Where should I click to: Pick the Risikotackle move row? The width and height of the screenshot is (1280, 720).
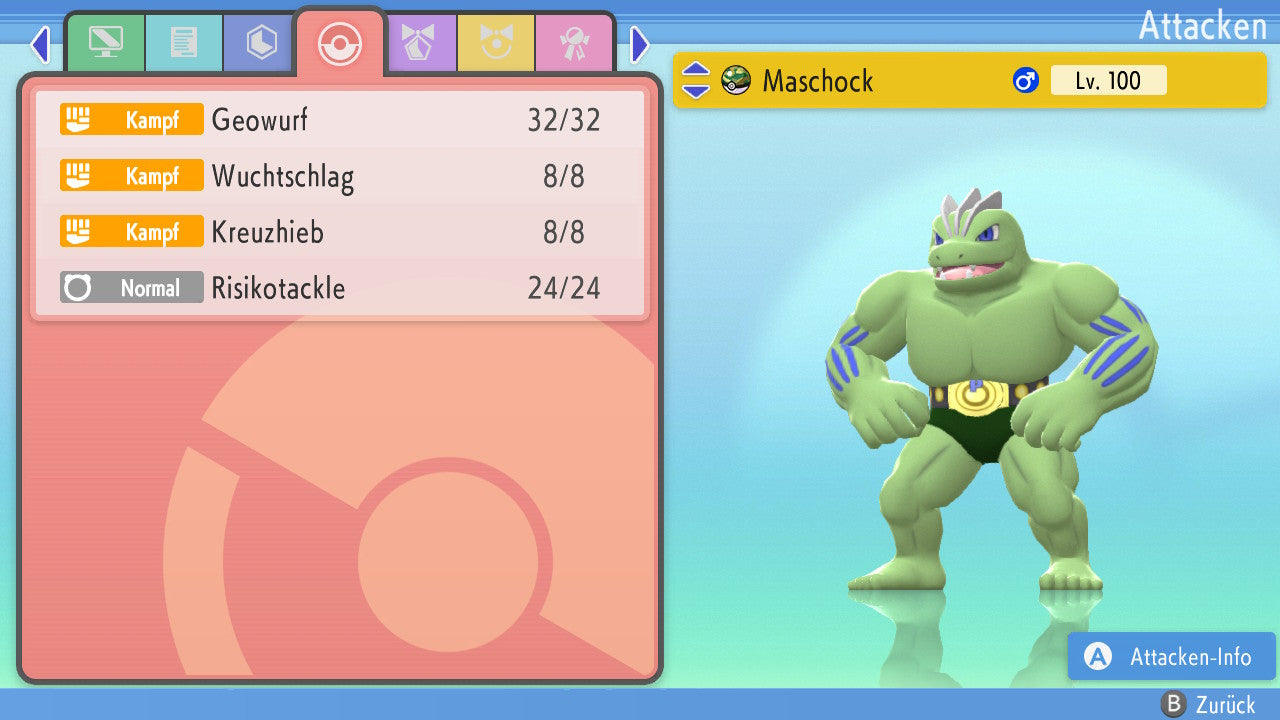point(340,289)
